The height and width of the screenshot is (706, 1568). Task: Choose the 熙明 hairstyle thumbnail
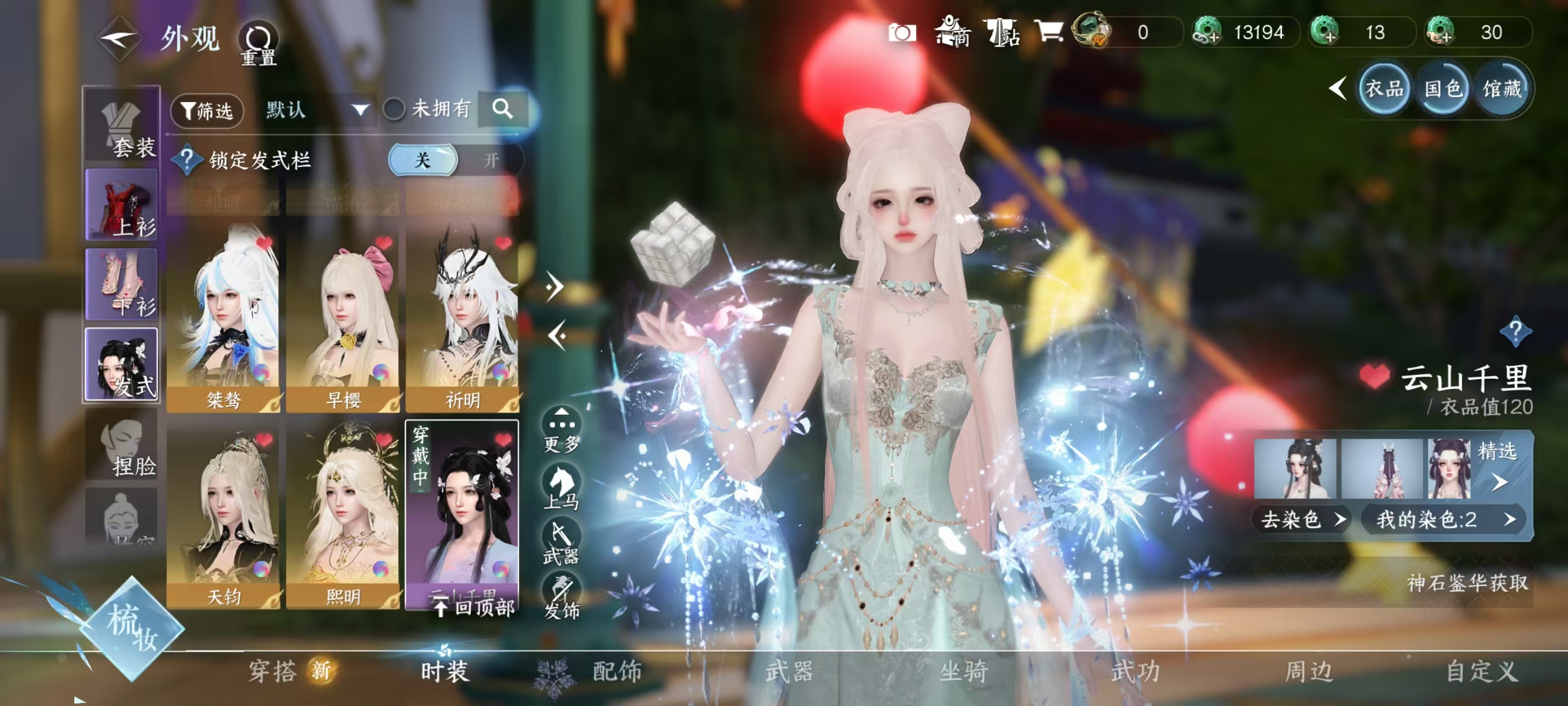[x=343, y=515]
